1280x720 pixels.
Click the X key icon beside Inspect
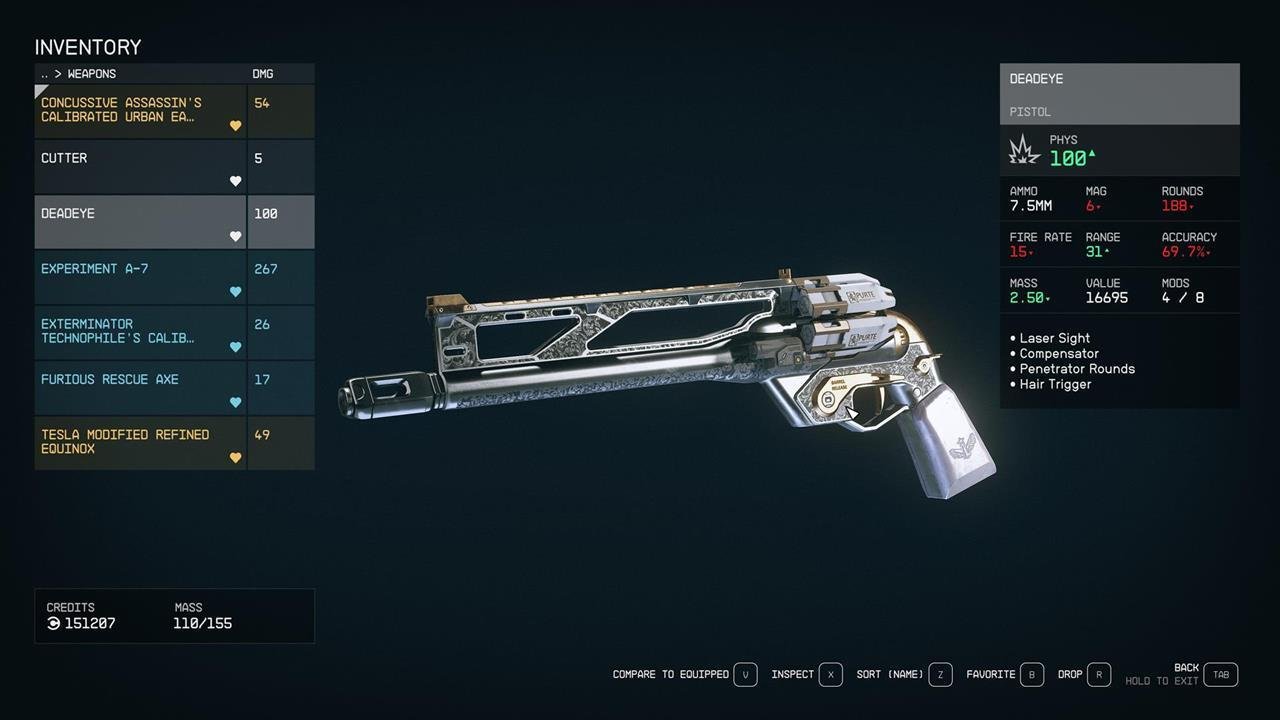(x=831, y=674)
